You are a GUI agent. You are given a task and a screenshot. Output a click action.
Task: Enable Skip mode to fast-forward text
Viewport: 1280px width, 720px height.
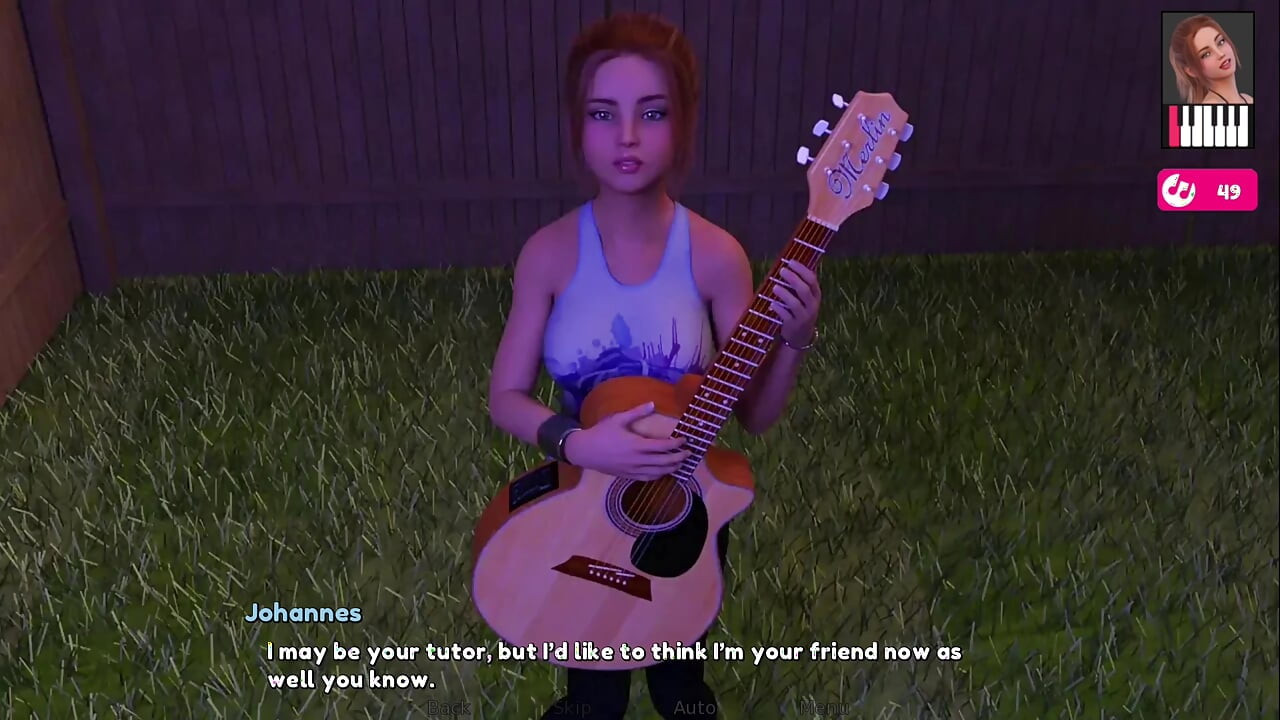coord(570,708)
